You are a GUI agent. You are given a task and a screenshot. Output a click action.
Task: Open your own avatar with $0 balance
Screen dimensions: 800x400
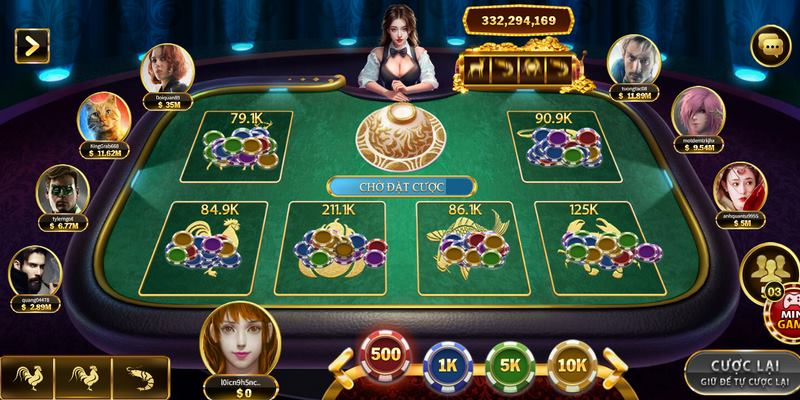(x=240, y=337)
